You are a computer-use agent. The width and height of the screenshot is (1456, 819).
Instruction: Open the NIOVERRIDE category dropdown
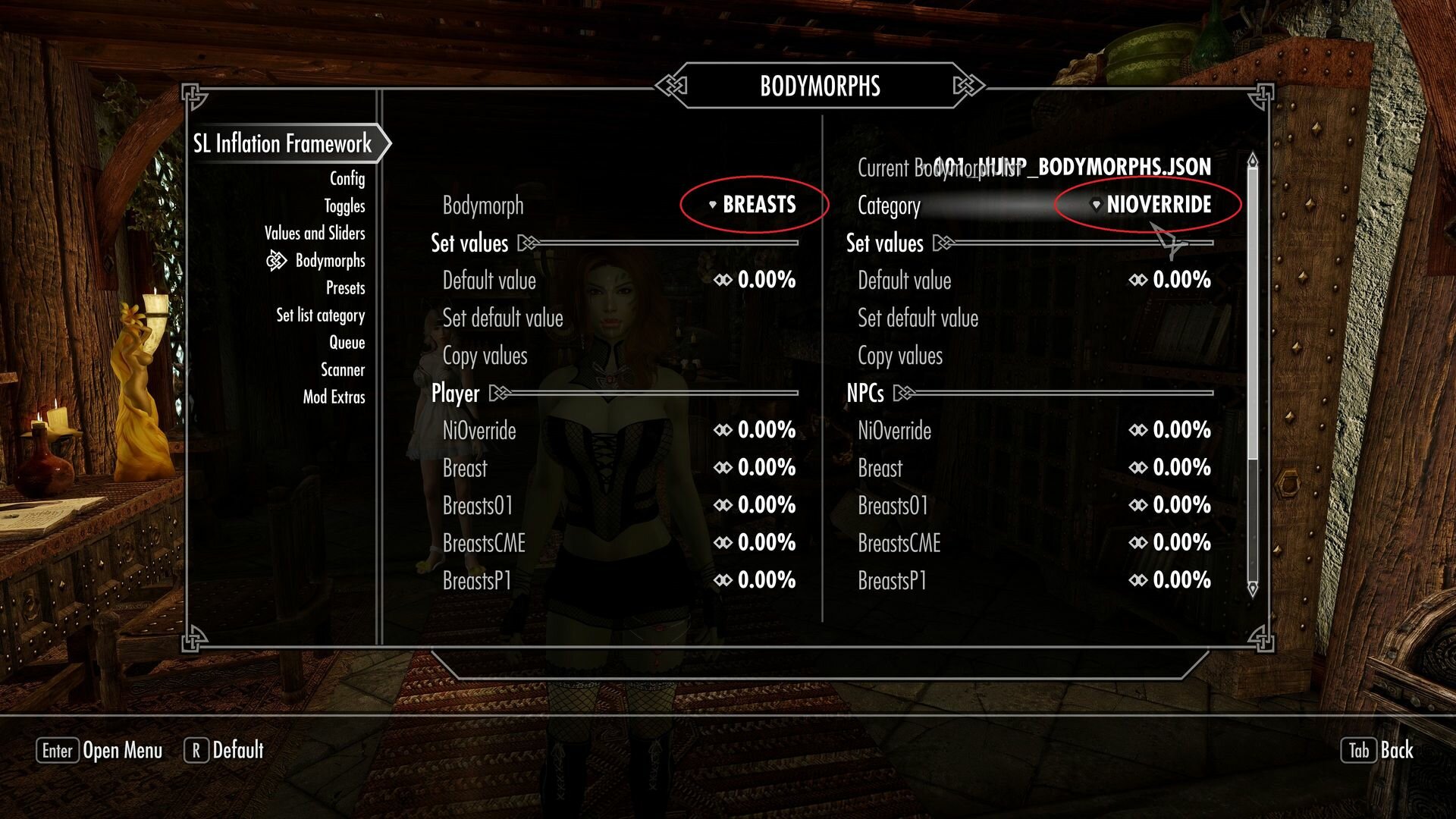(1159, 205)
